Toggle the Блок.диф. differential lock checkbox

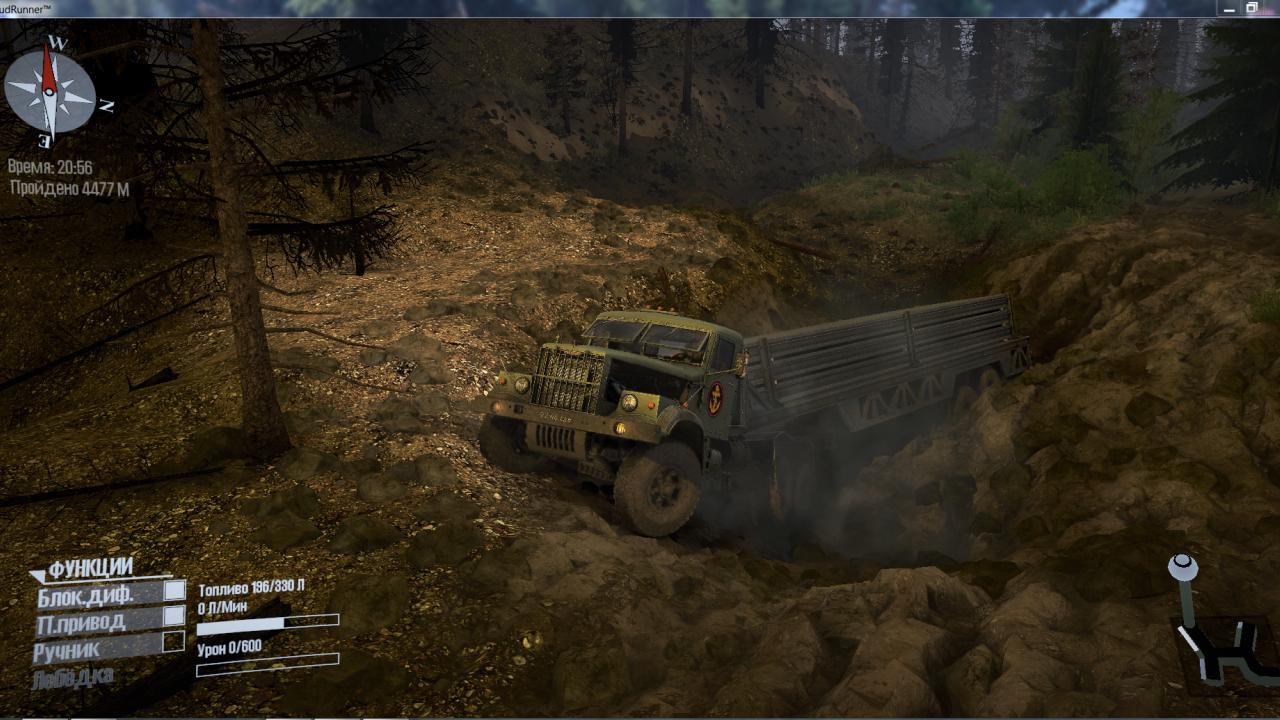coord(175,590)
